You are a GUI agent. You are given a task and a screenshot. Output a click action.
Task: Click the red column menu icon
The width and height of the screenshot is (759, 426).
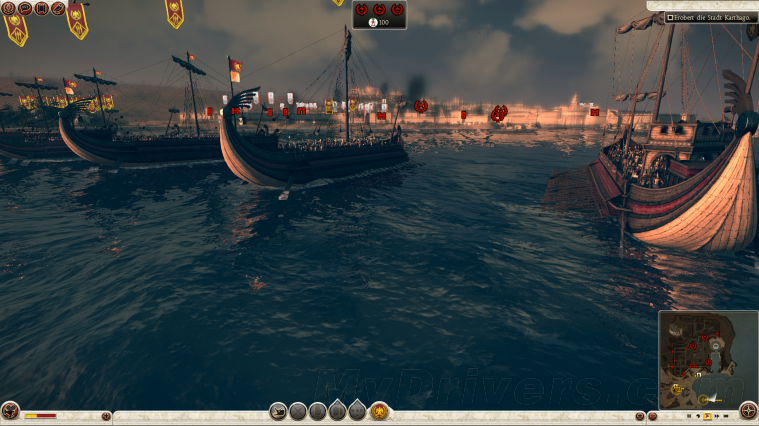41,8
